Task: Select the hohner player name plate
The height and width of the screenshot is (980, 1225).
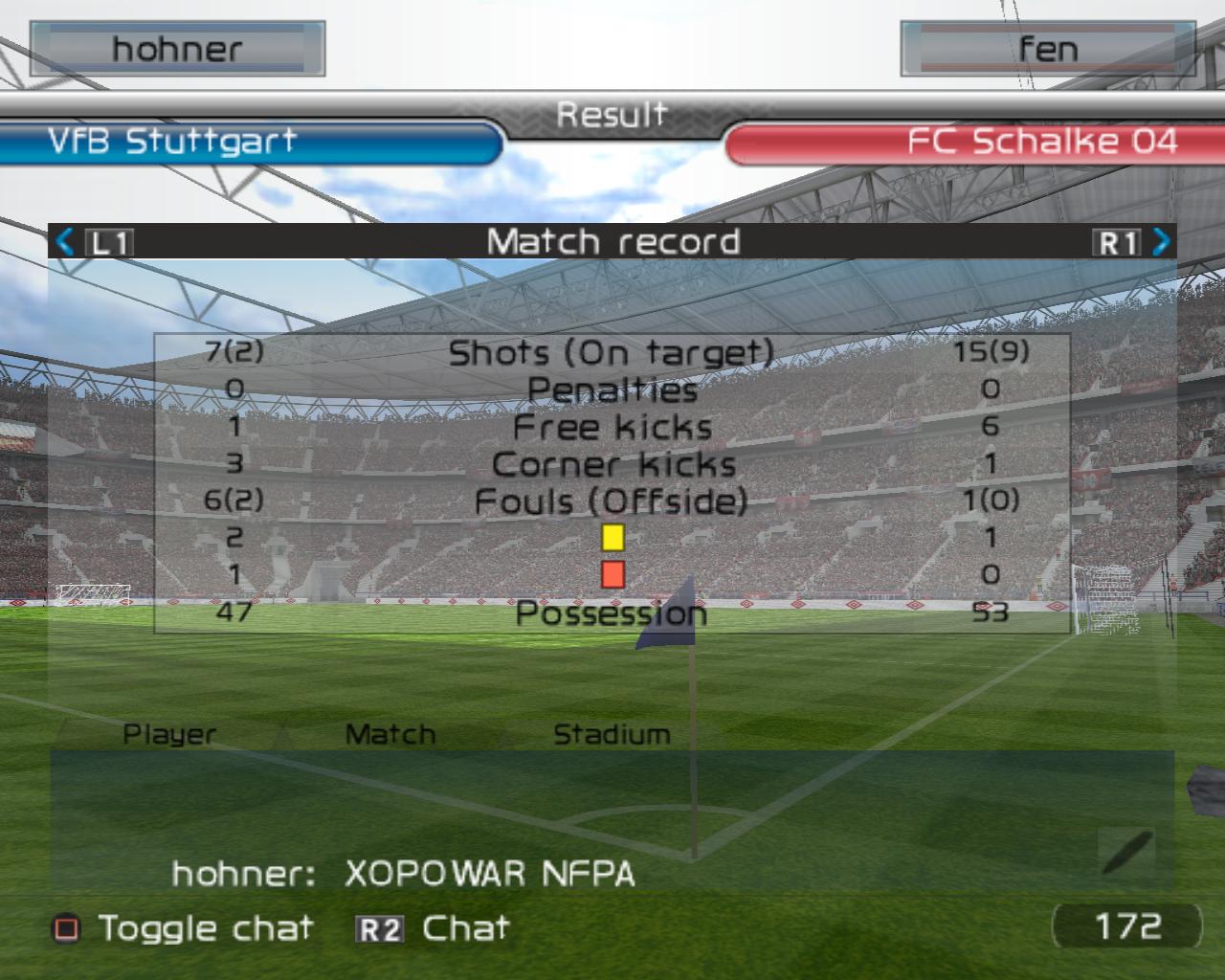Action: point(177,49)
